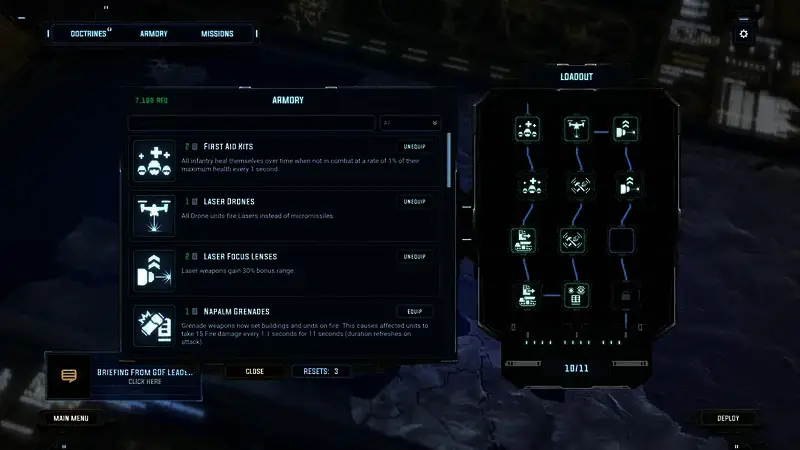Image resolution: width=800 pixels, height=450 pixels.
Task: Open the Doctrines tab
Action: point(90,34)
